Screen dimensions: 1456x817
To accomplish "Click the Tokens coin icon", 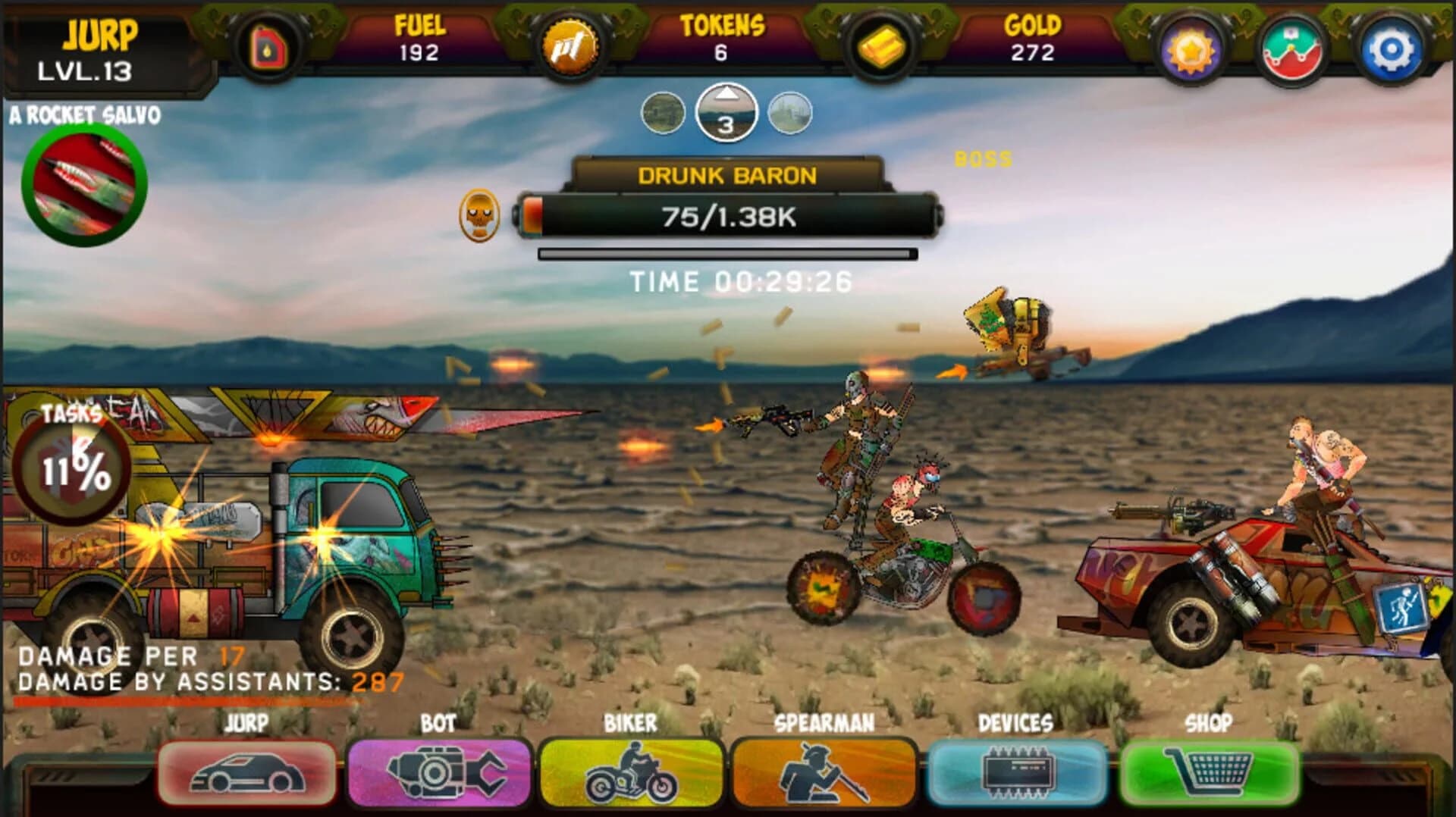I will [573, 47].
